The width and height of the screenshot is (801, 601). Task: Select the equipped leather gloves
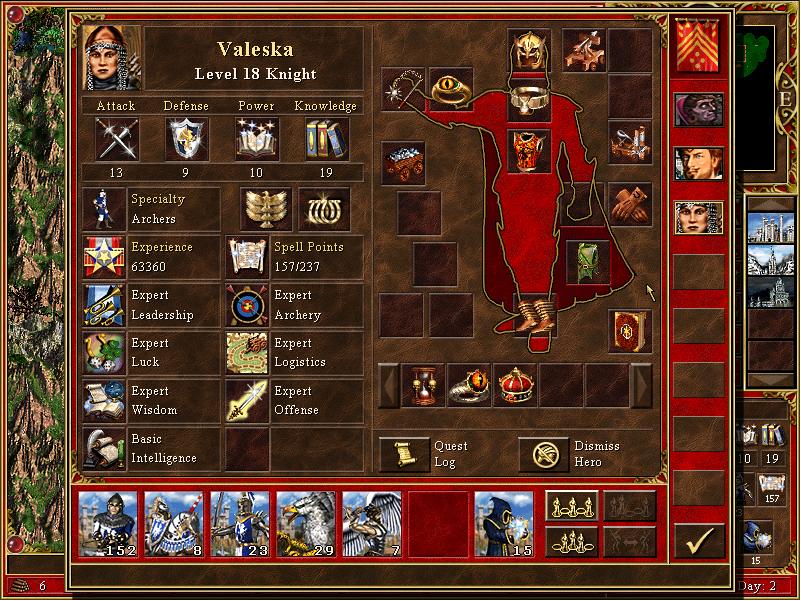pos(630,203)
